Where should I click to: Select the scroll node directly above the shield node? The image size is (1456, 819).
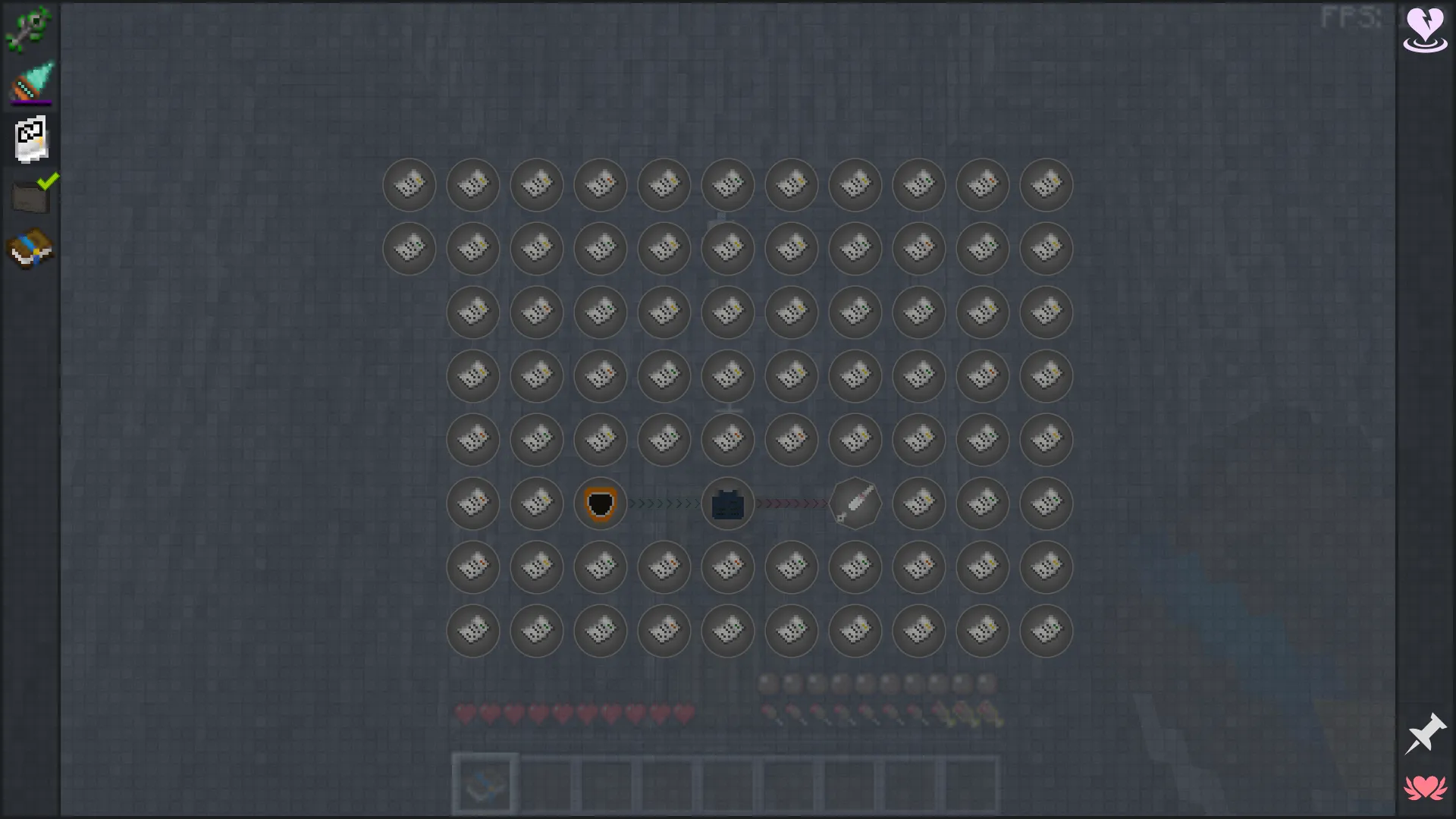600,440
